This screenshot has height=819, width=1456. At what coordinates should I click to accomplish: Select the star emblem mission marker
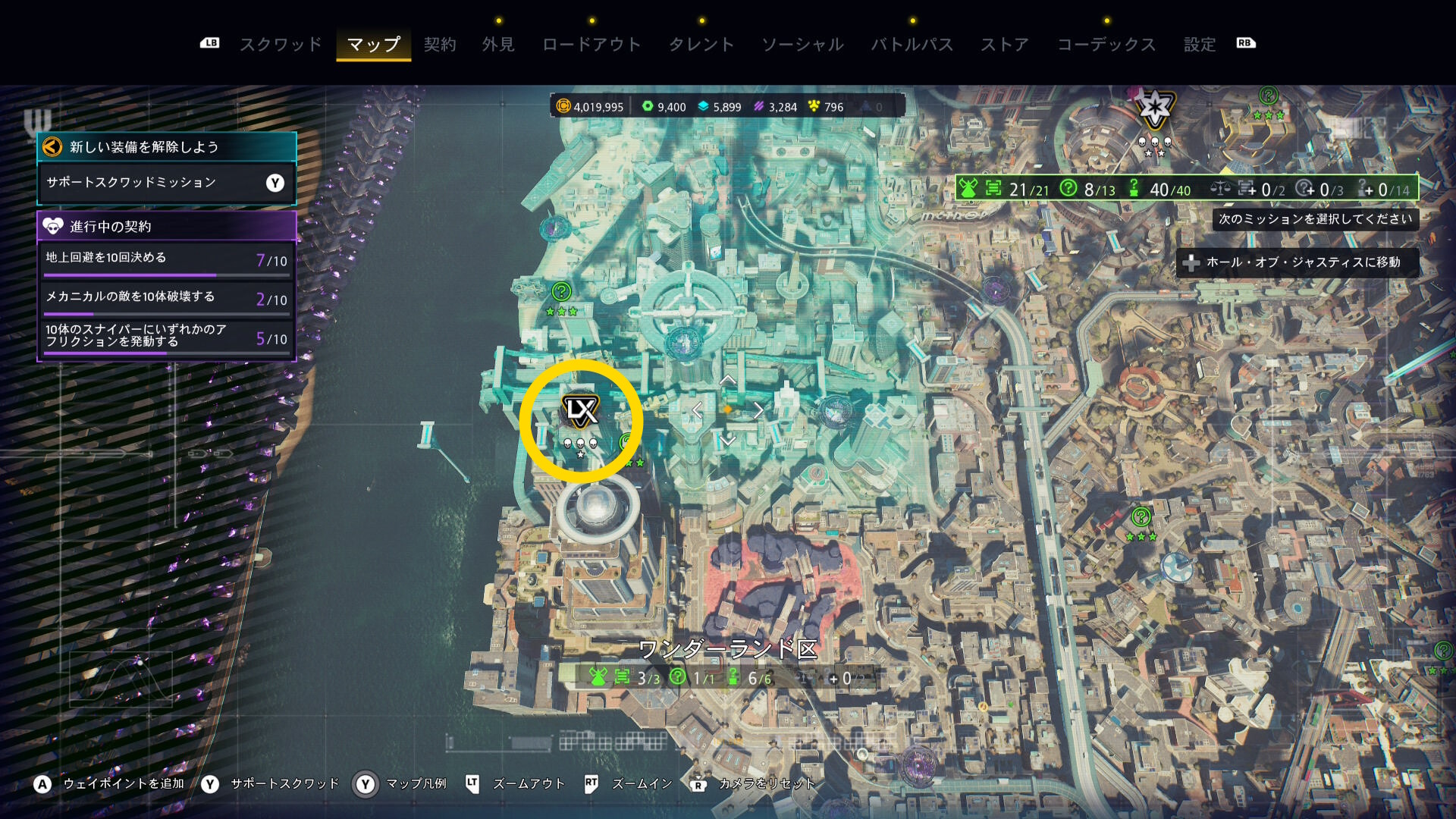click(x=1154, y=110)
